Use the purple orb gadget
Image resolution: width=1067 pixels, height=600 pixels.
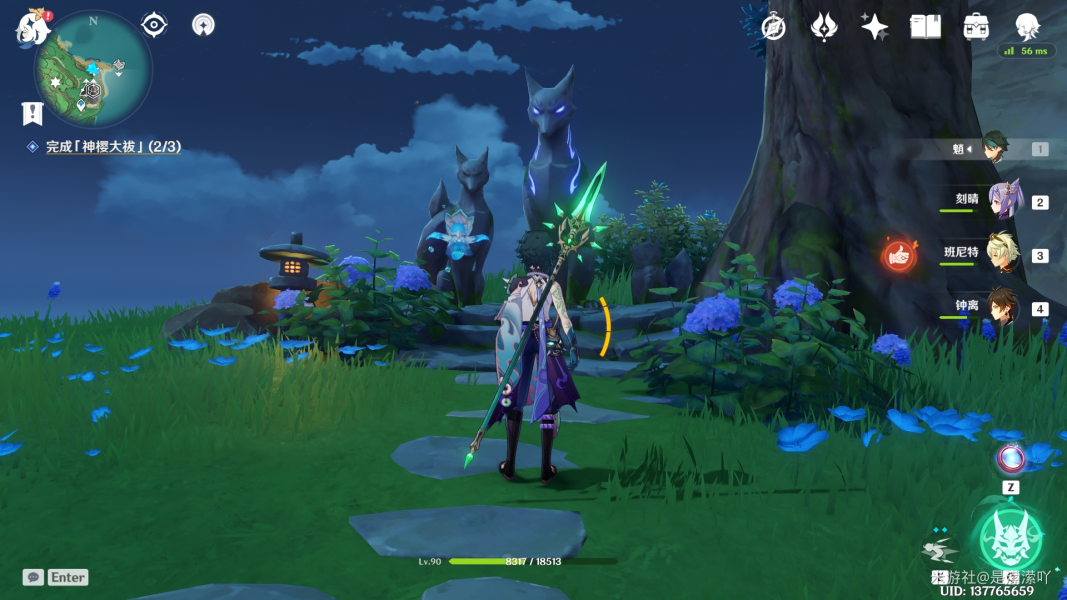(x=1011, y=459)
